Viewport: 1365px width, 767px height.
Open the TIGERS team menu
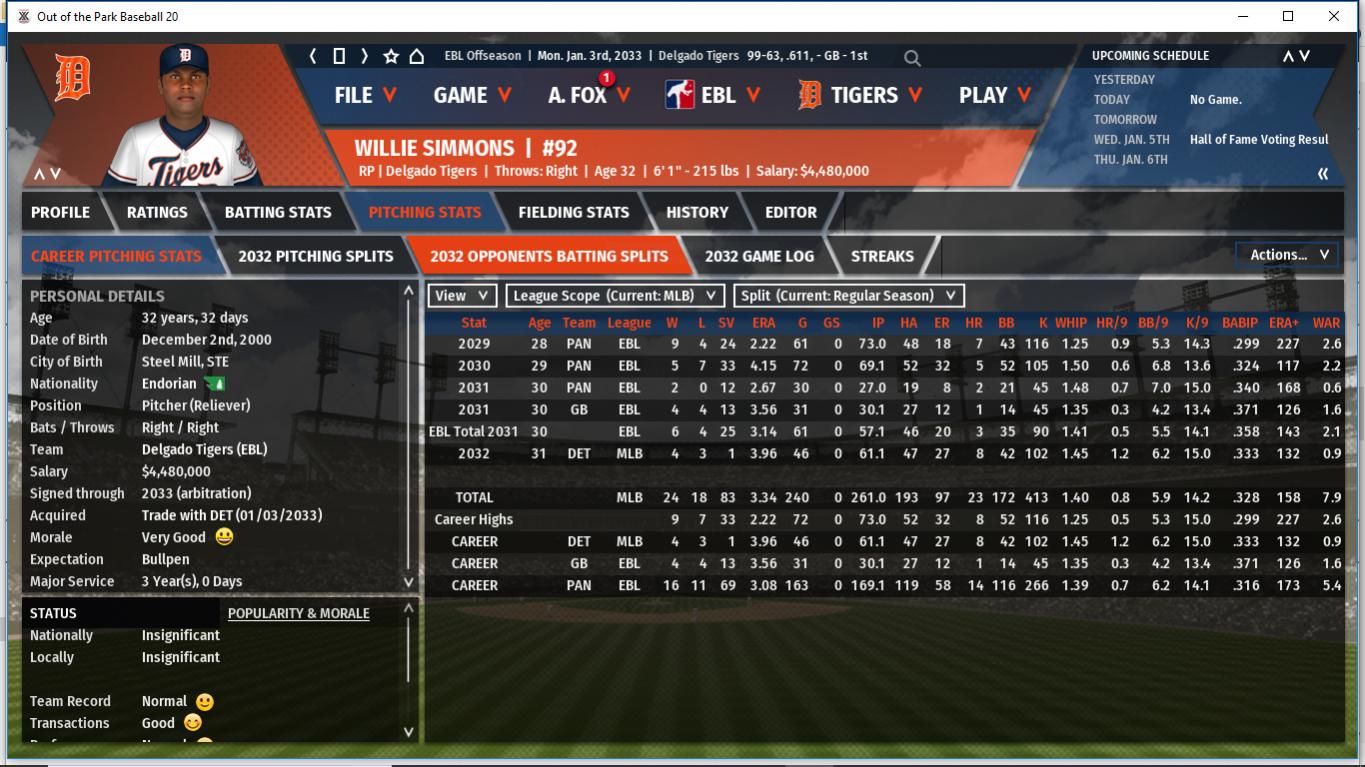click(860, 95)
